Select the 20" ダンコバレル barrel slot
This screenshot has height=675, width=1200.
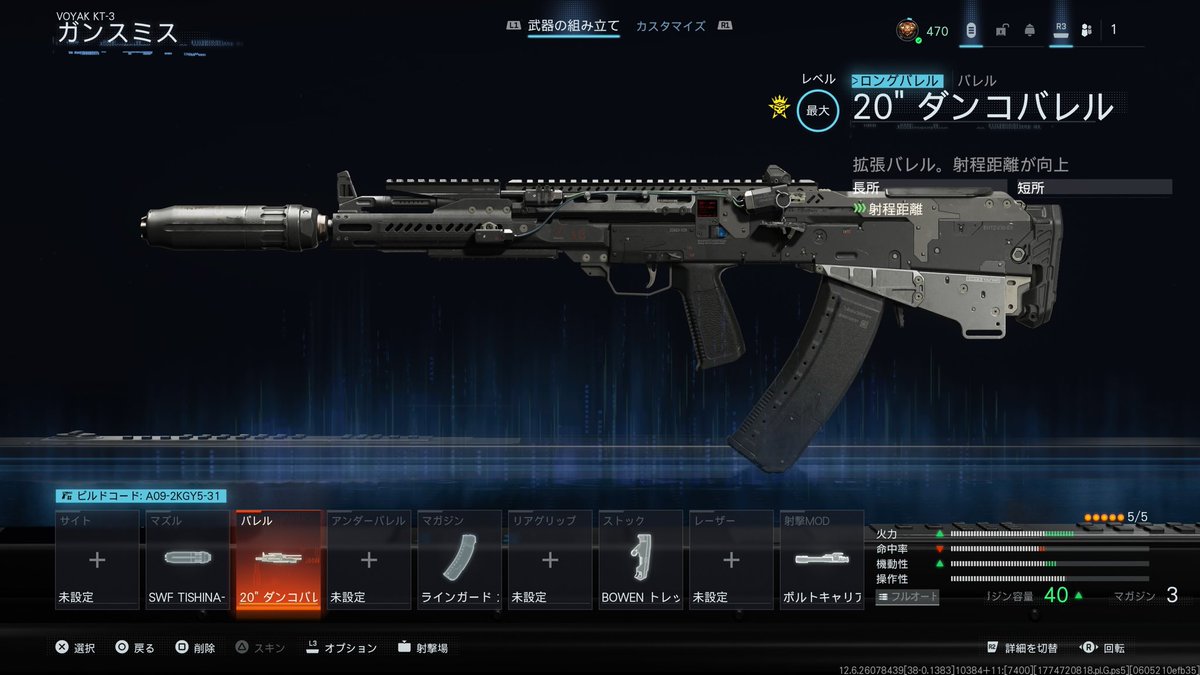click(278, 560)
